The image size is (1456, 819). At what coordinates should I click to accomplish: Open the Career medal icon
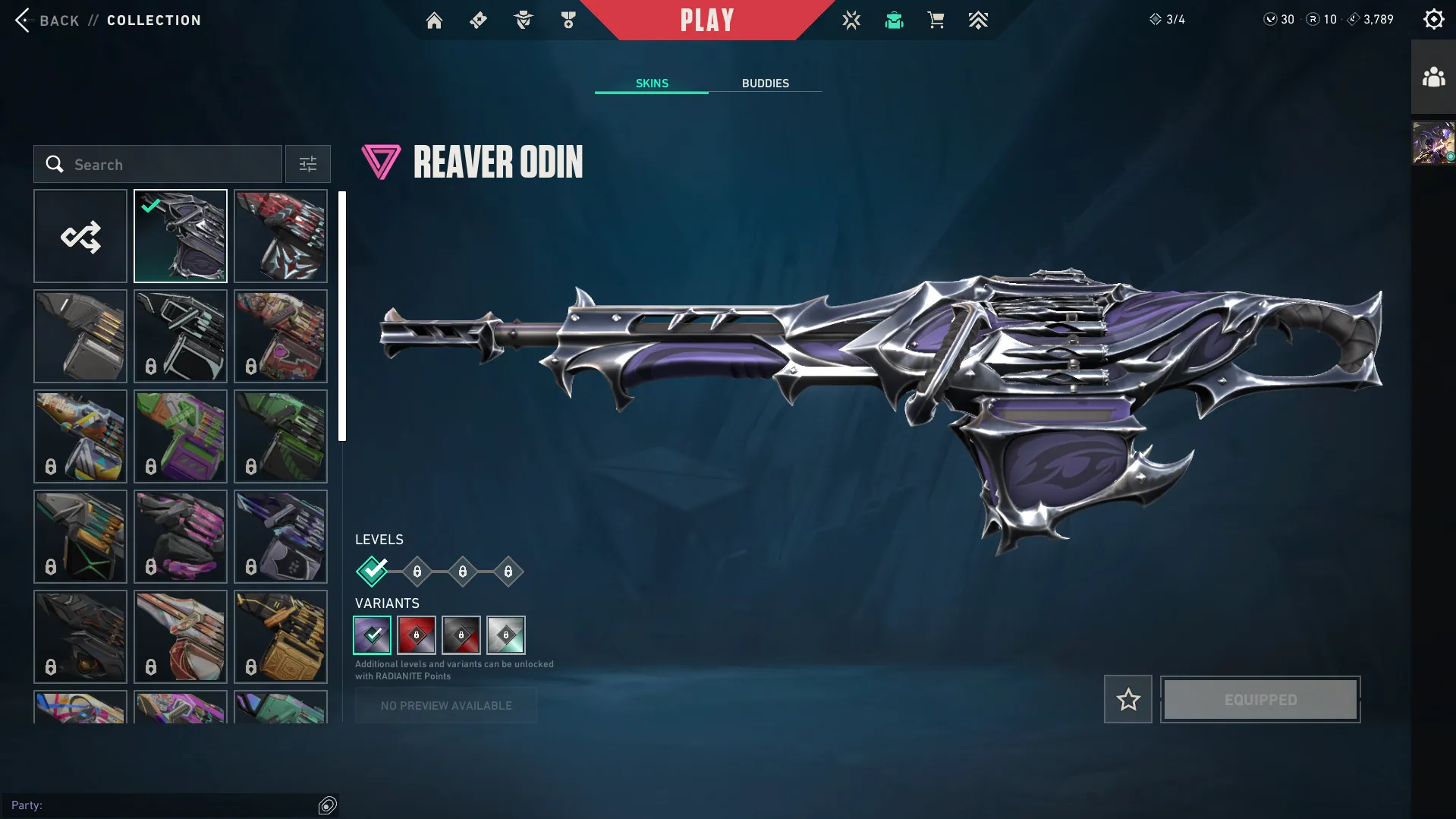click(568, 20)
